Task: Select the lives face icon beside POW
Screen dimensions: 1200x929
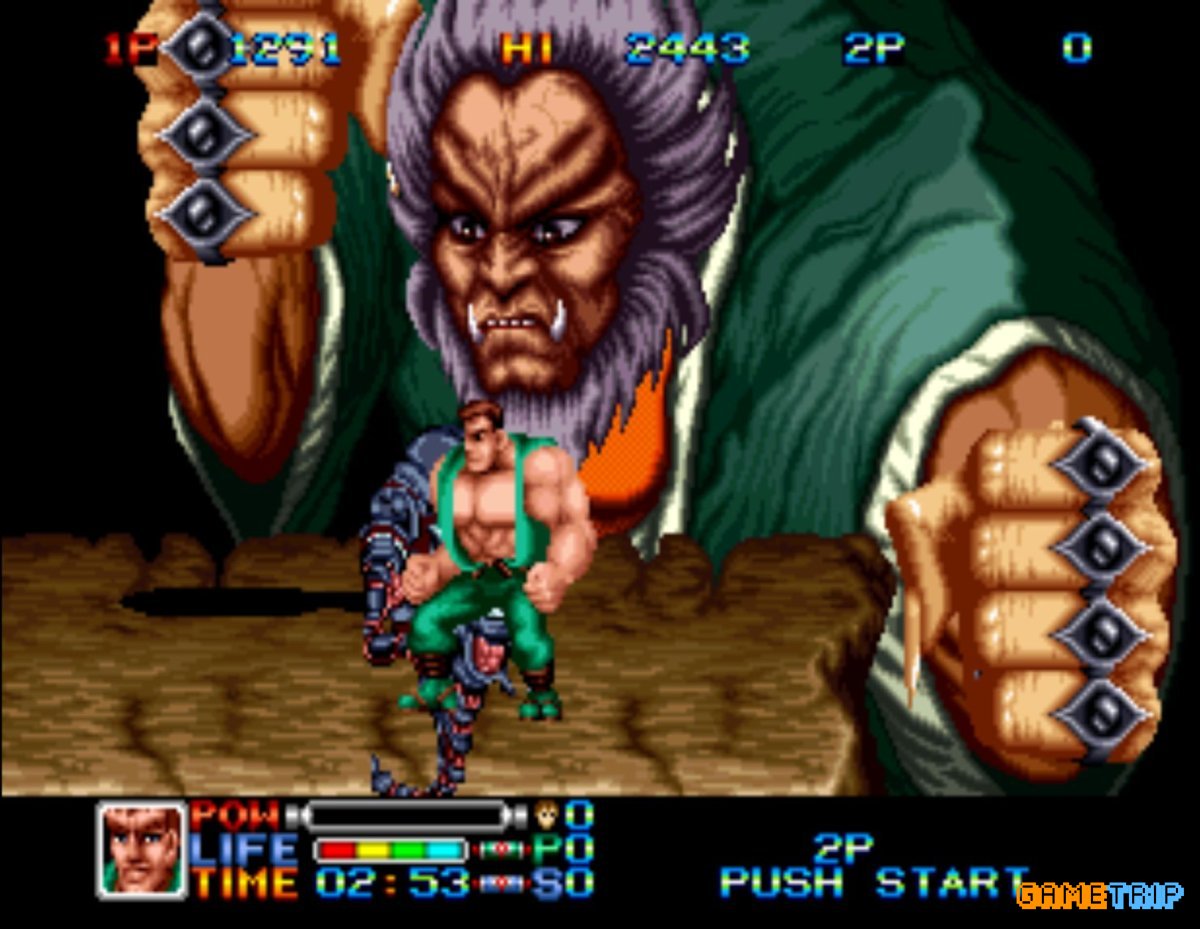Action: (x=547, y=814)
